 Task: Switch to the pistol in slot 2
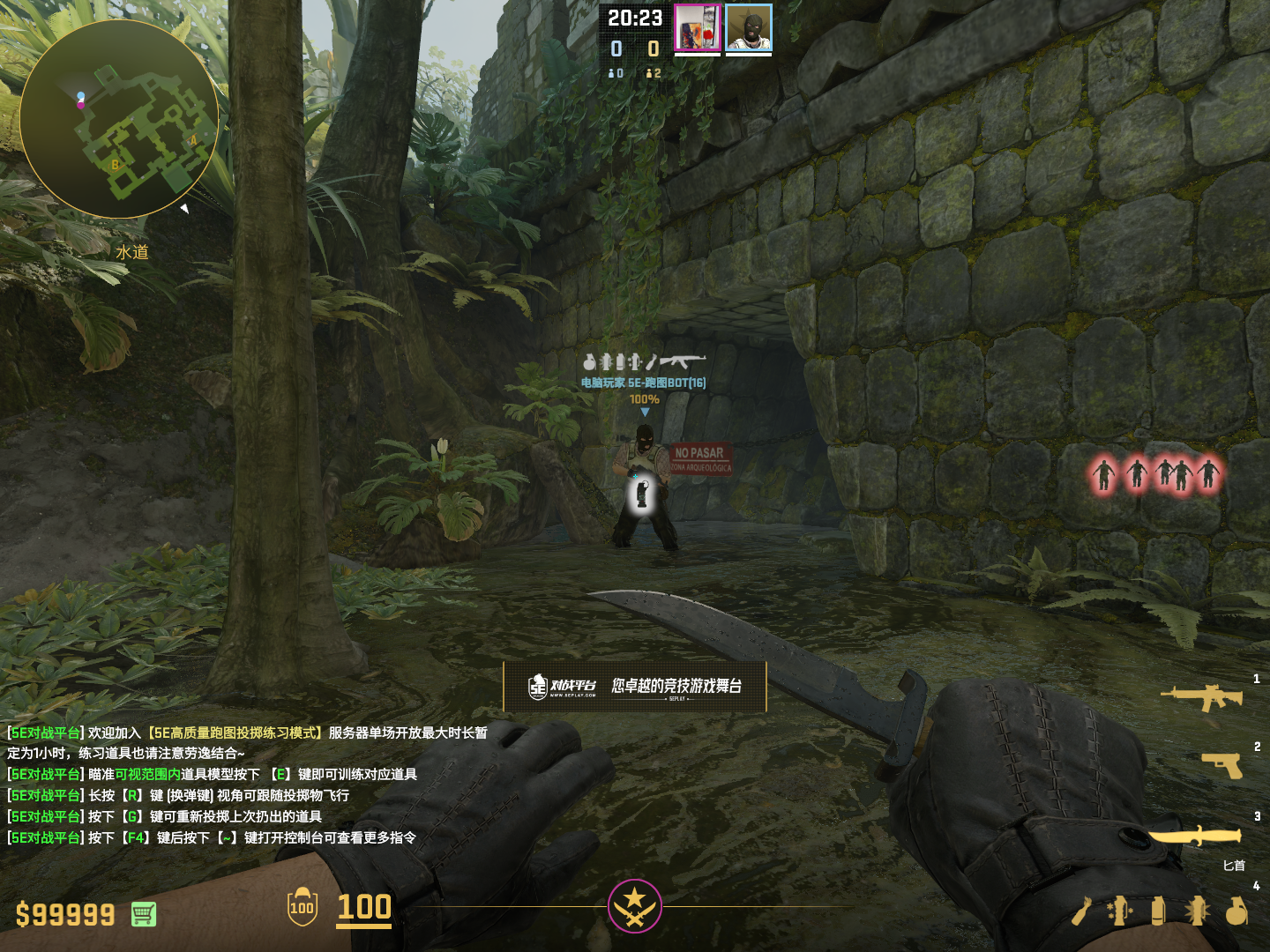[x=1222, y=765]
